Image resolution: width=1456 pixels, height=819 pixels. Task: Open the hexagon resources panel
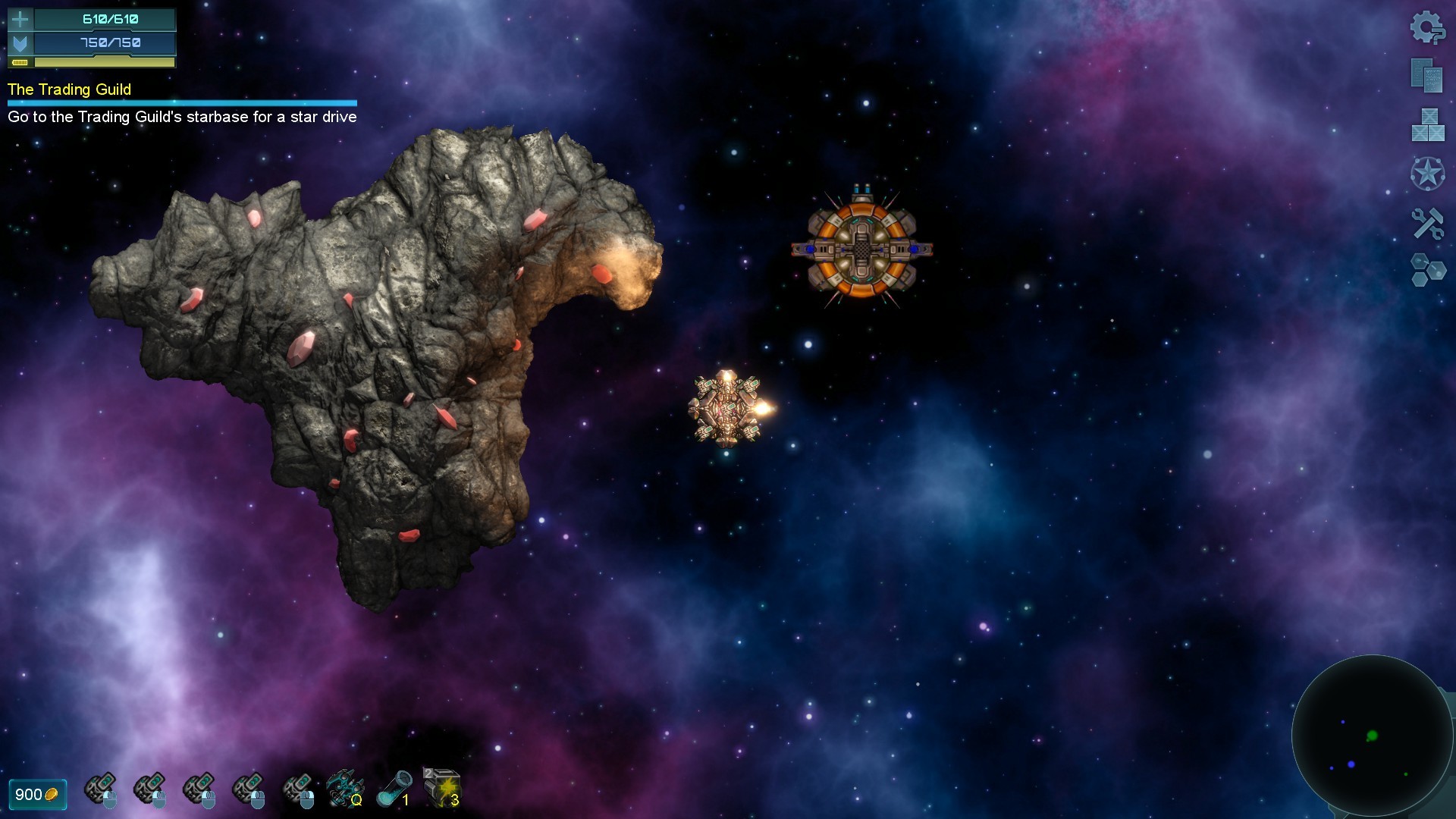coord(1429,269)
